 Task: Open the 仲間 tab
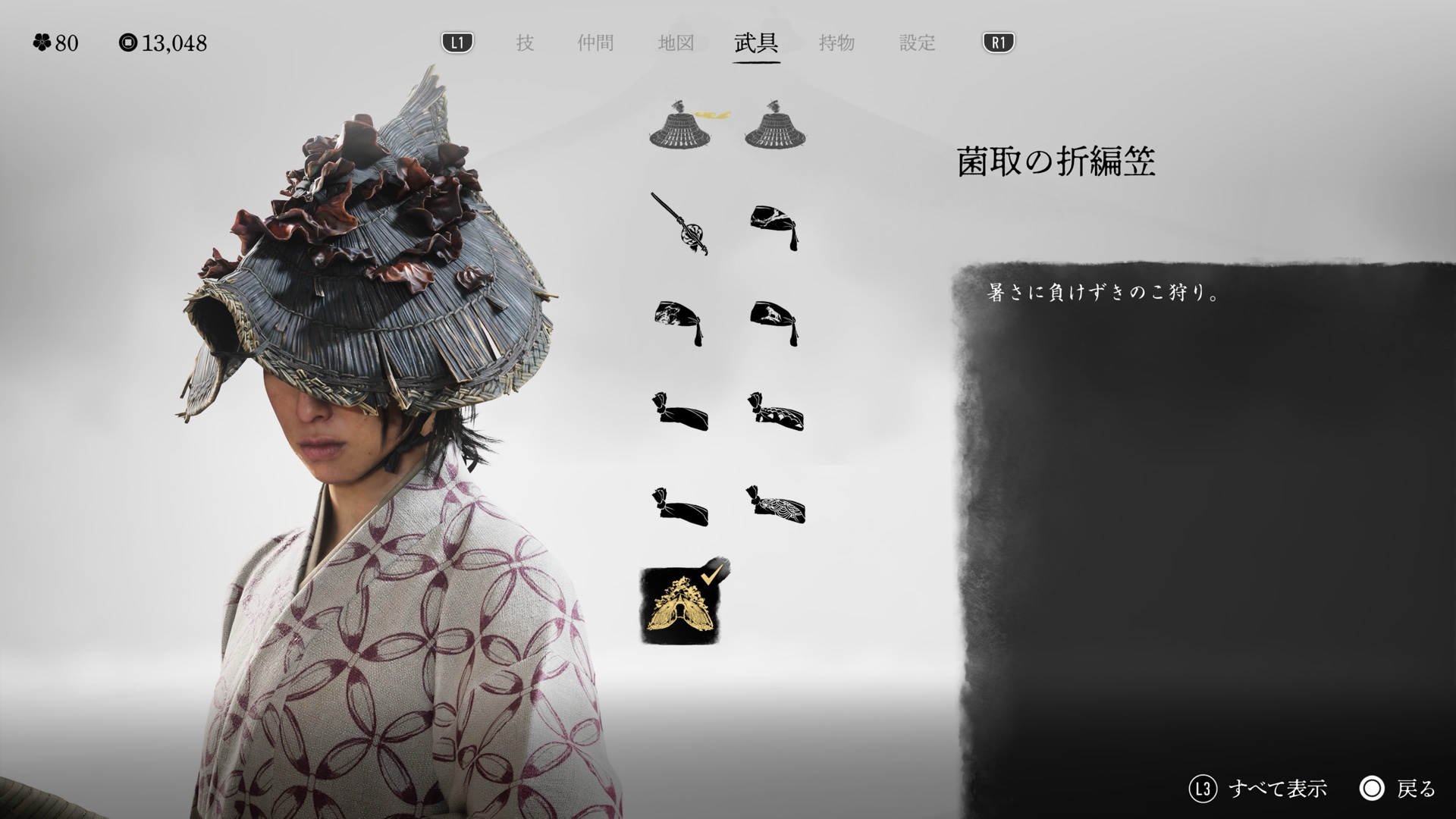[595, 43]
